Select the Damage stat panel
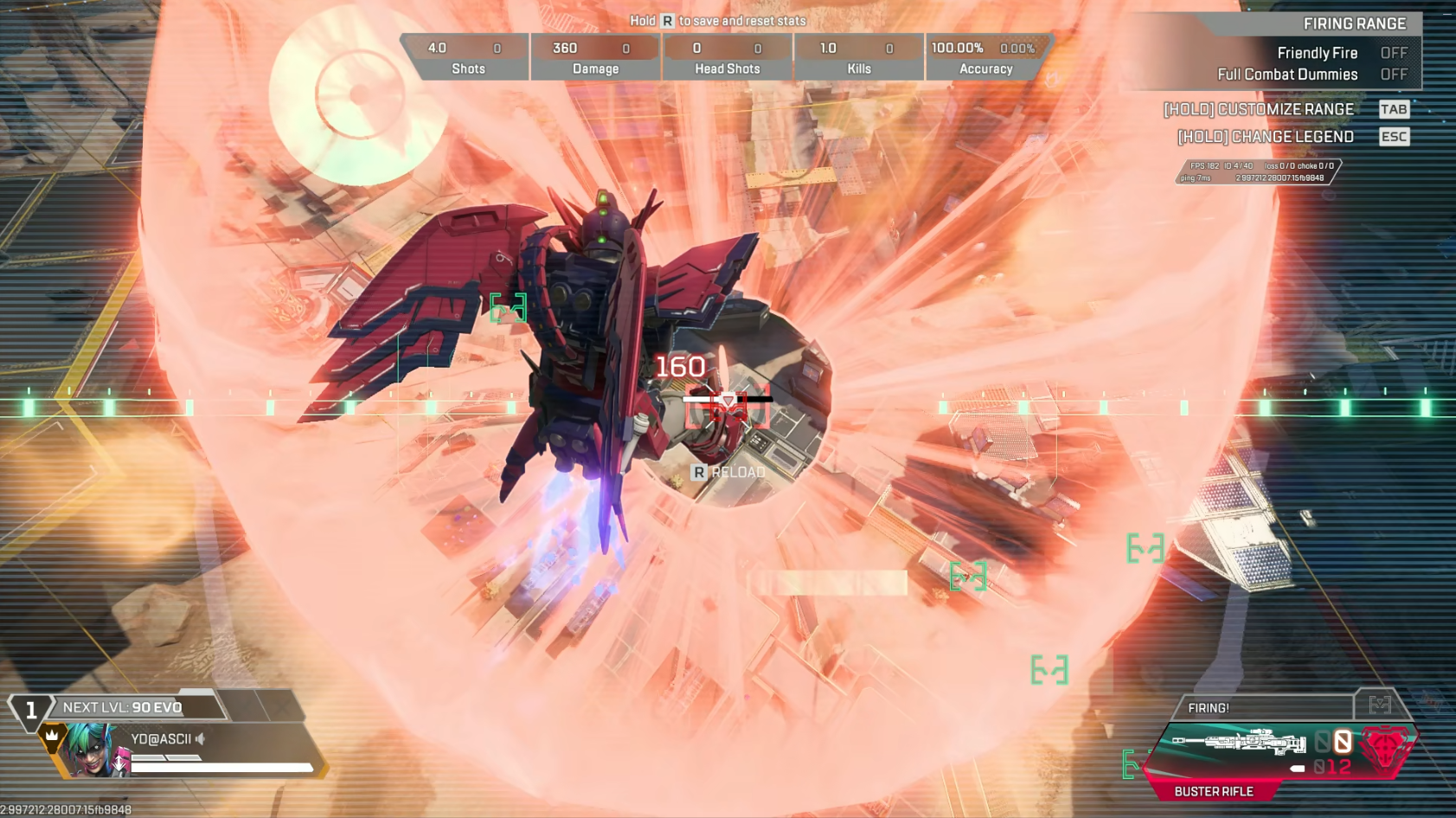1456x818 pixels. pyautogui.click(x=596, y=57)
